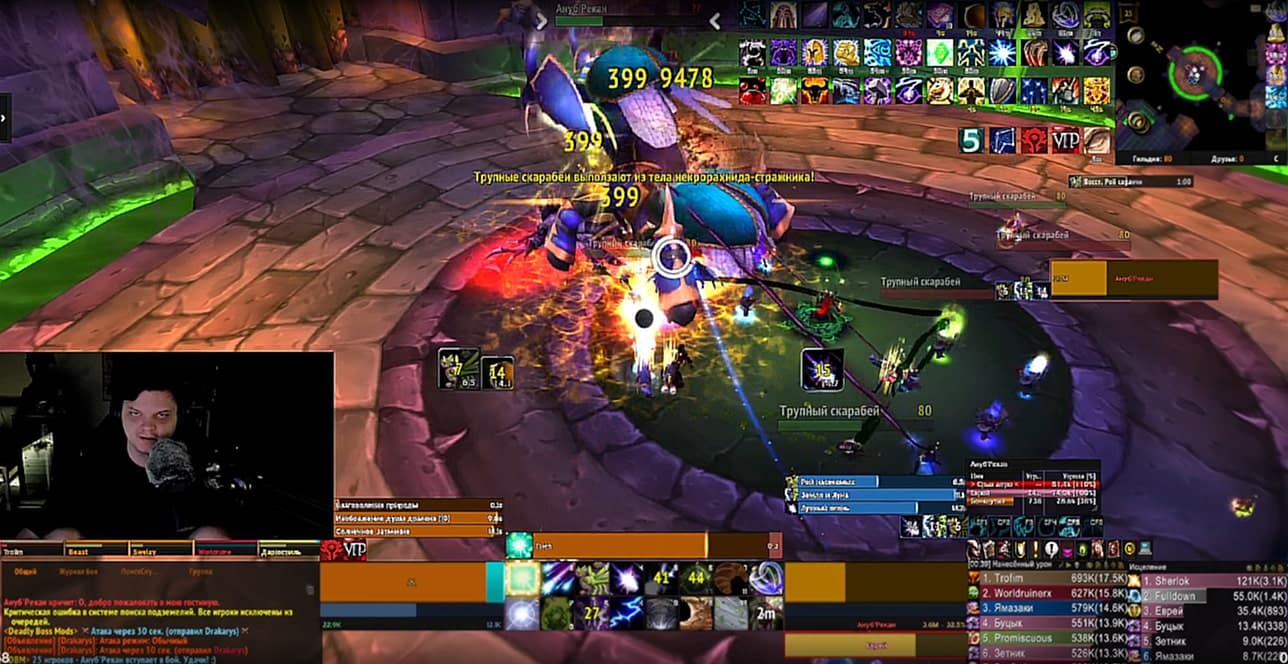Screen dimensions: 1288x664
Task: Use the action slot showing 2m cooldown
Action: pos(766,613)
